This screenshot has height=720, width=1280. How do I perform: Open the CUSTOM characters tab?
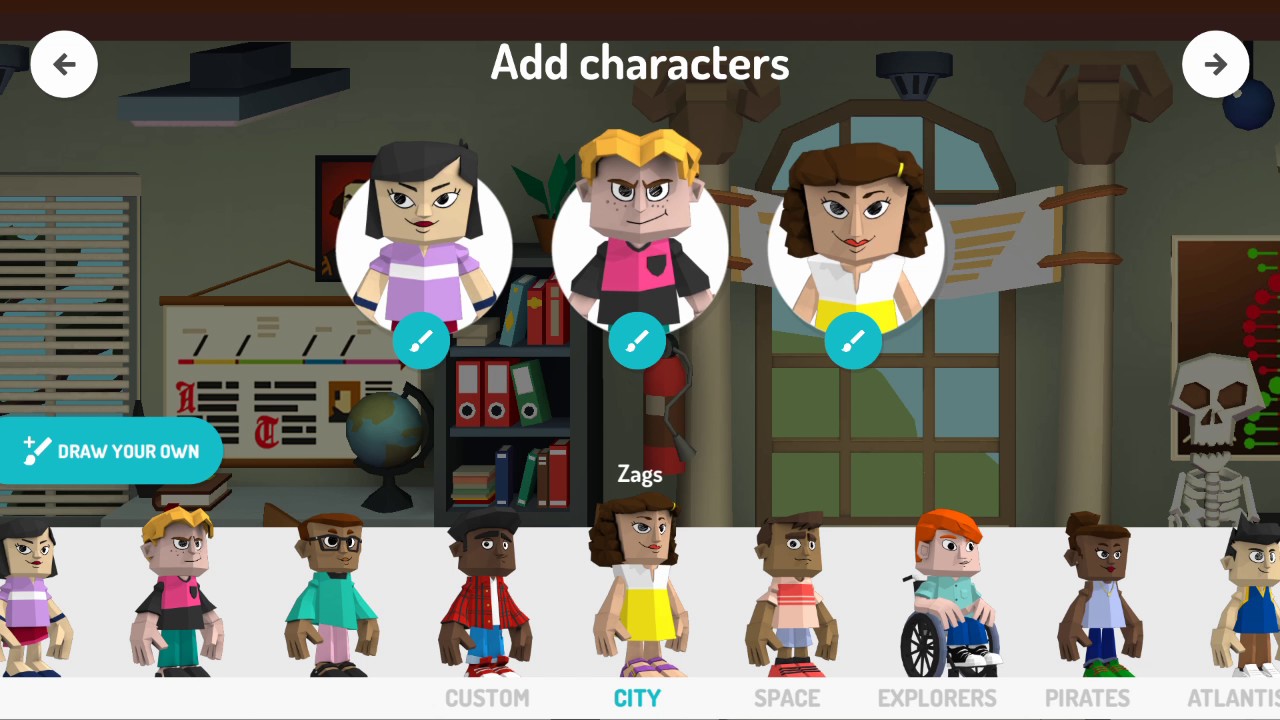[x=487, y=698]
